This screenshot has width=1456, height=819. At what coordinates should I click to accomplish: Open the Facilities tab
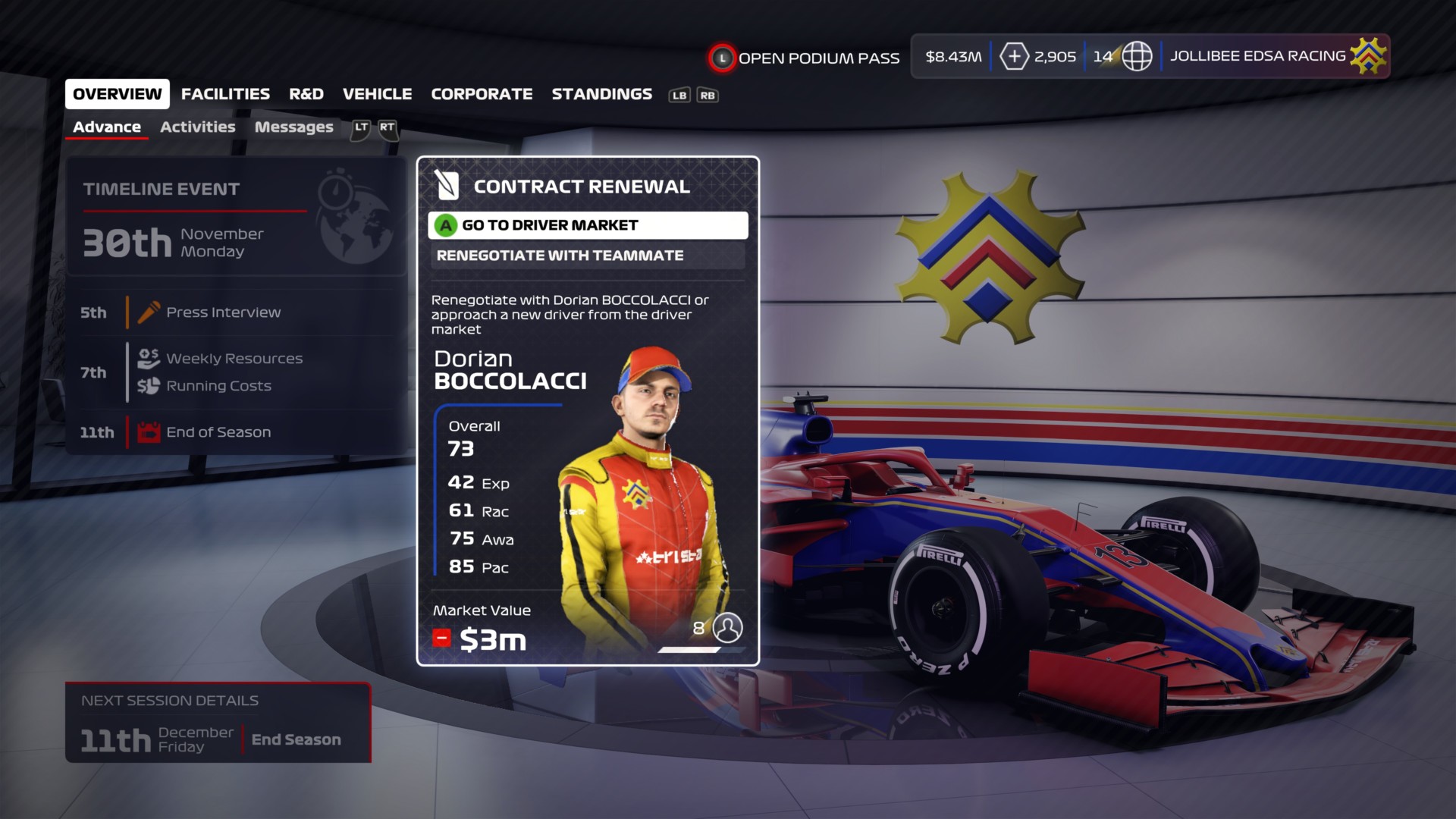click(225, 94)
